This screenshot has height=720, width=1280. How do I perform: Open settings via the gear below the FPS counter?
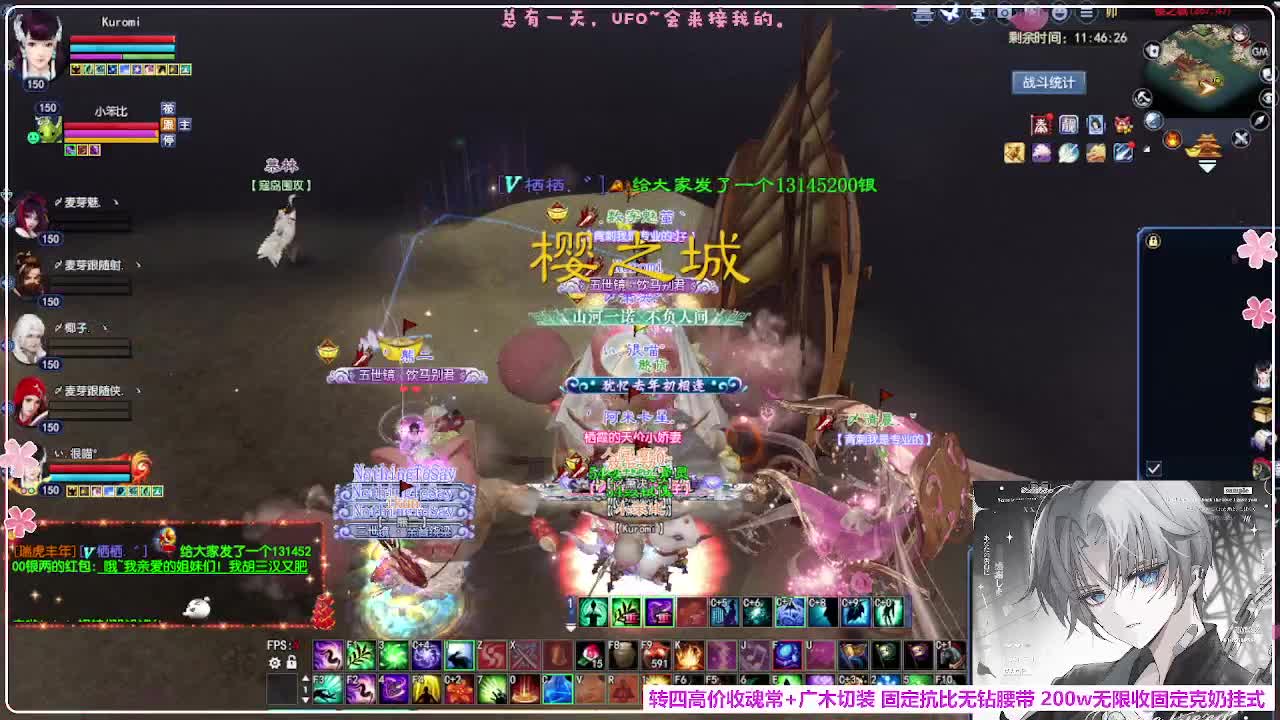point(274,663)
